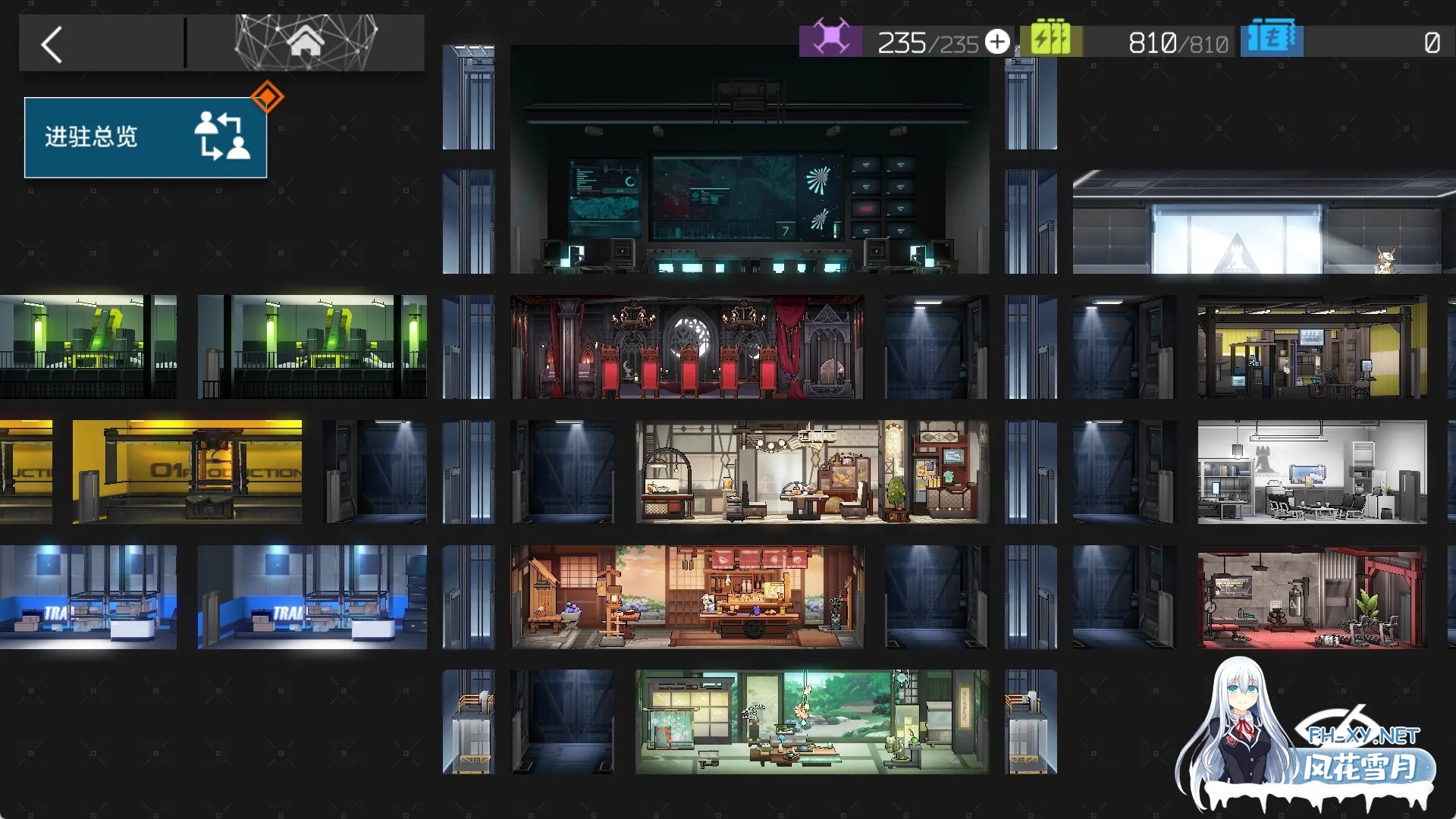Open the green garden dormitory
1456x819 pixels.
811,721
